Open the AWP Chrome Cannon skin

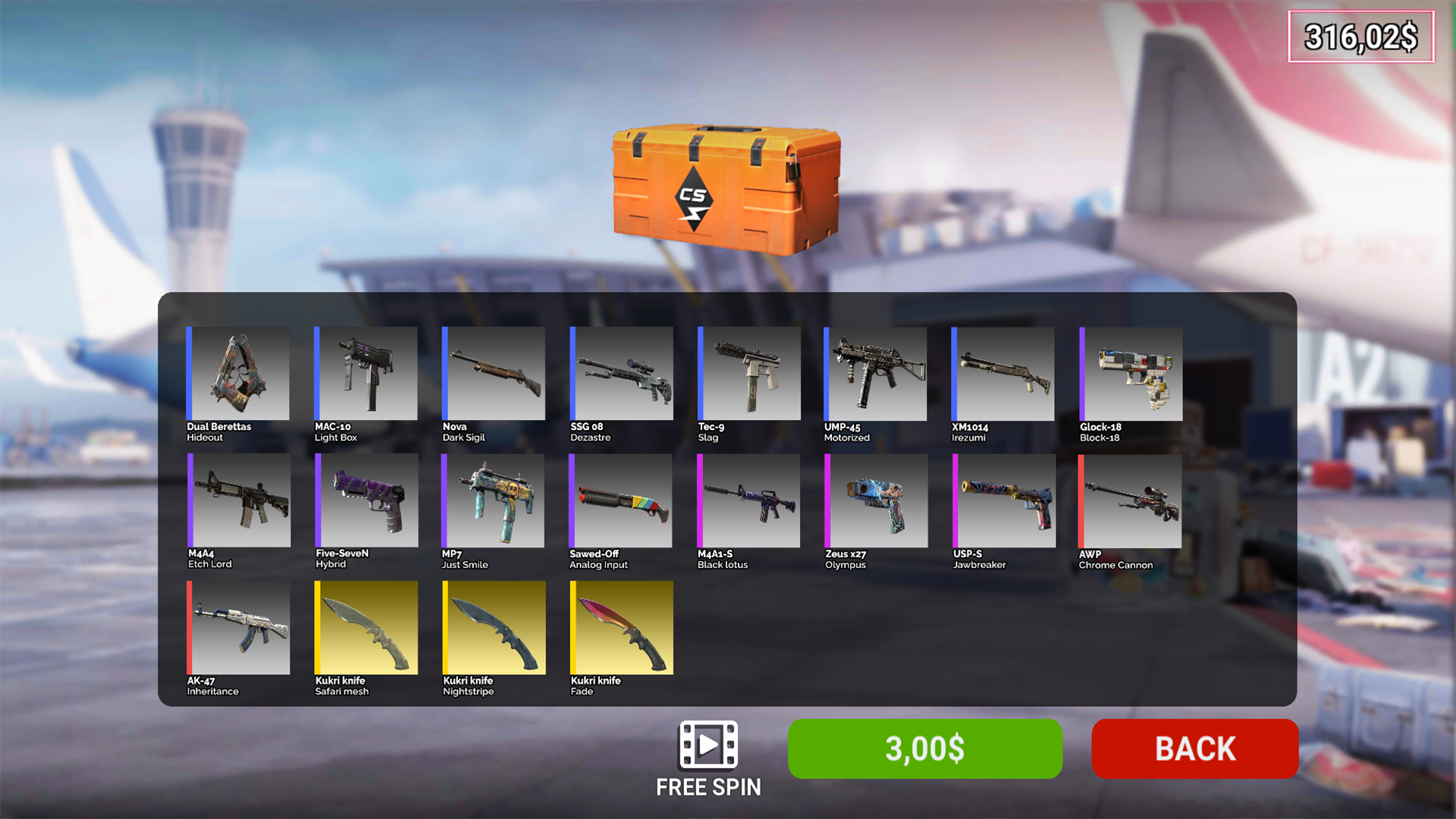[1129, 500]
